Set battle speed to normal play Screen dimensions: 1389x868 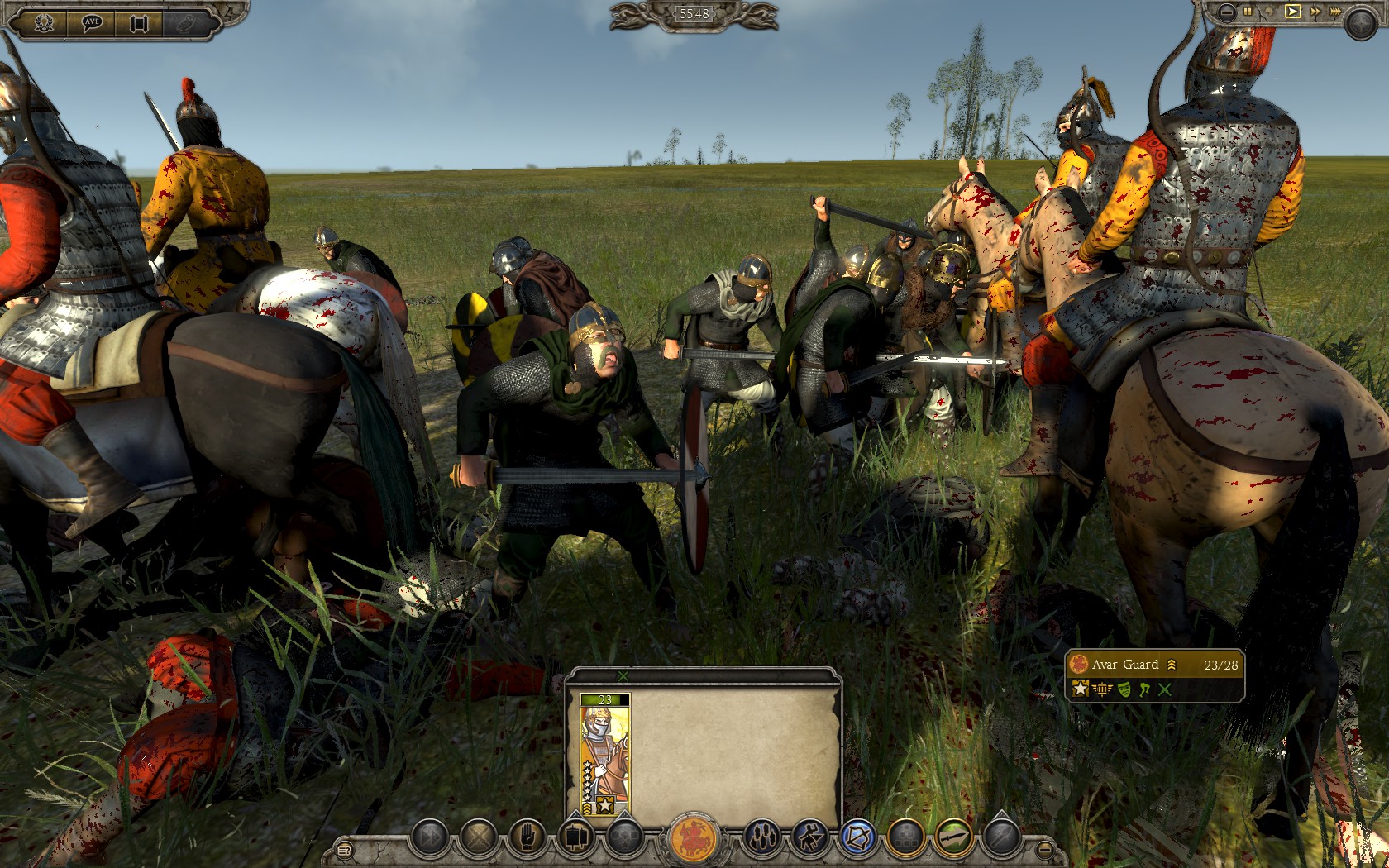[1292, 12]
